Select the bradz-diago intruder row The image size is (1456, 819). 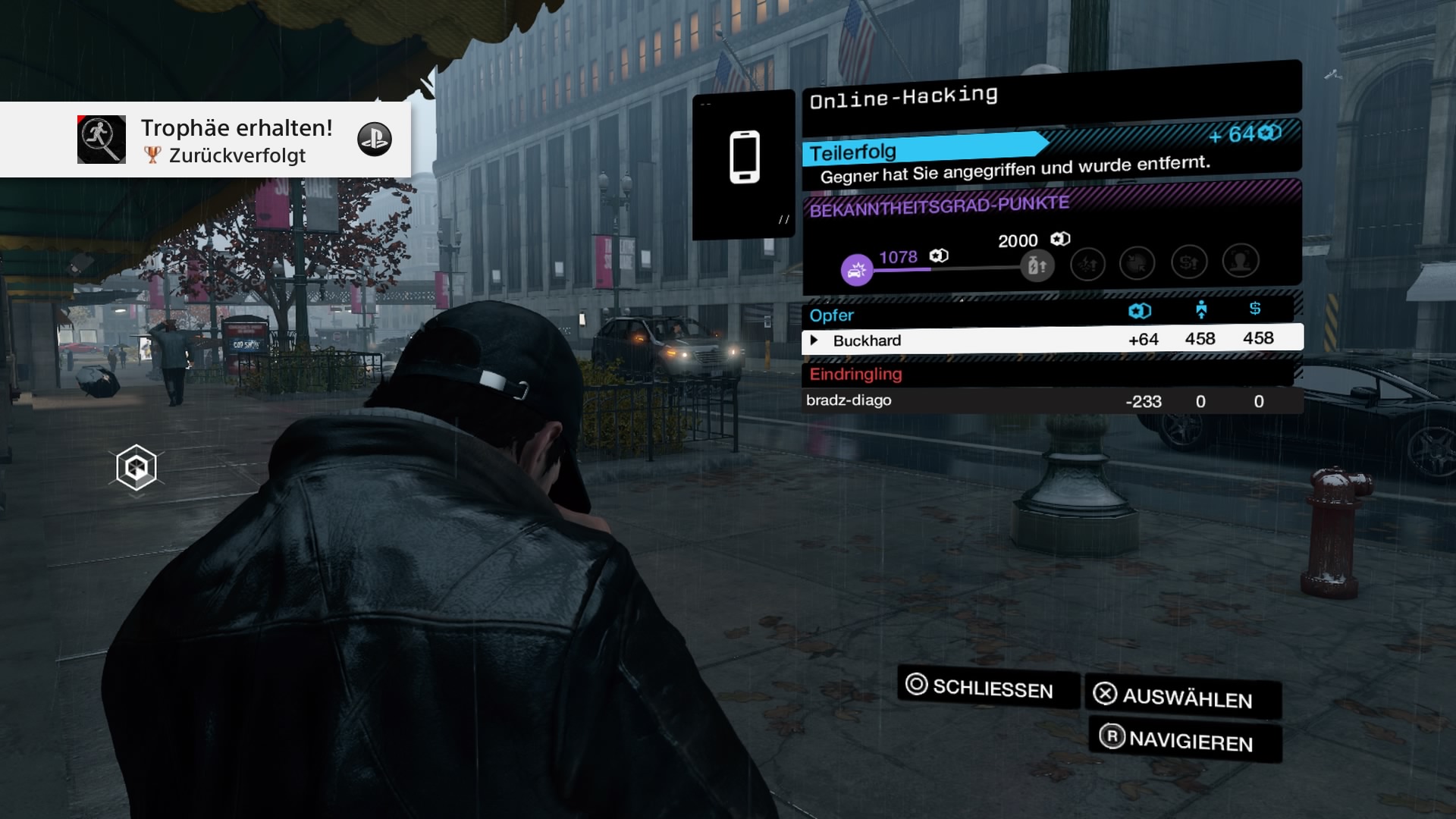(x=1052, y=400)
